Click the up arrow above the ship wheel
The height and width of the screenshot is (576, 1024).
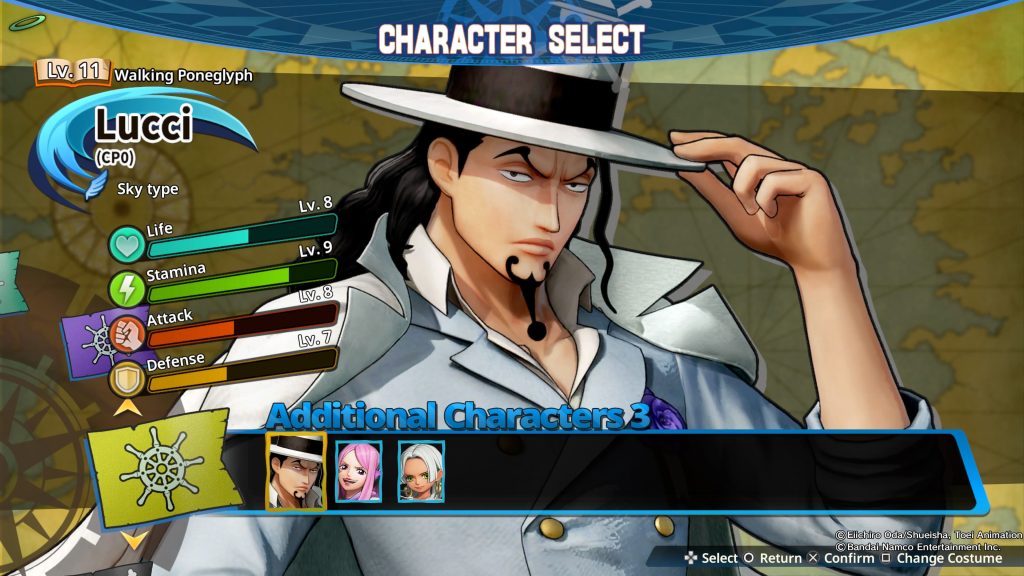tap(127, 406)
